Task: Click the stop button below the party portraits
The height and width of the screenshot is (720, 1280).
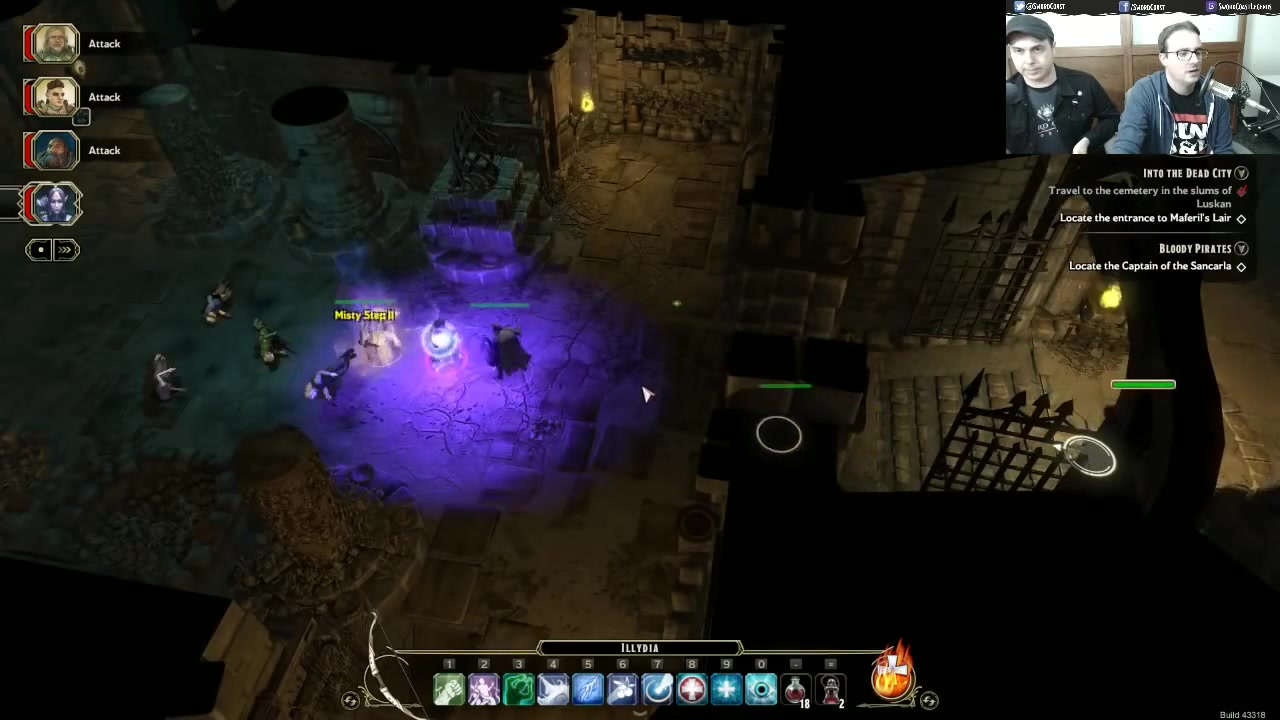Action: (x=39, y=249)
